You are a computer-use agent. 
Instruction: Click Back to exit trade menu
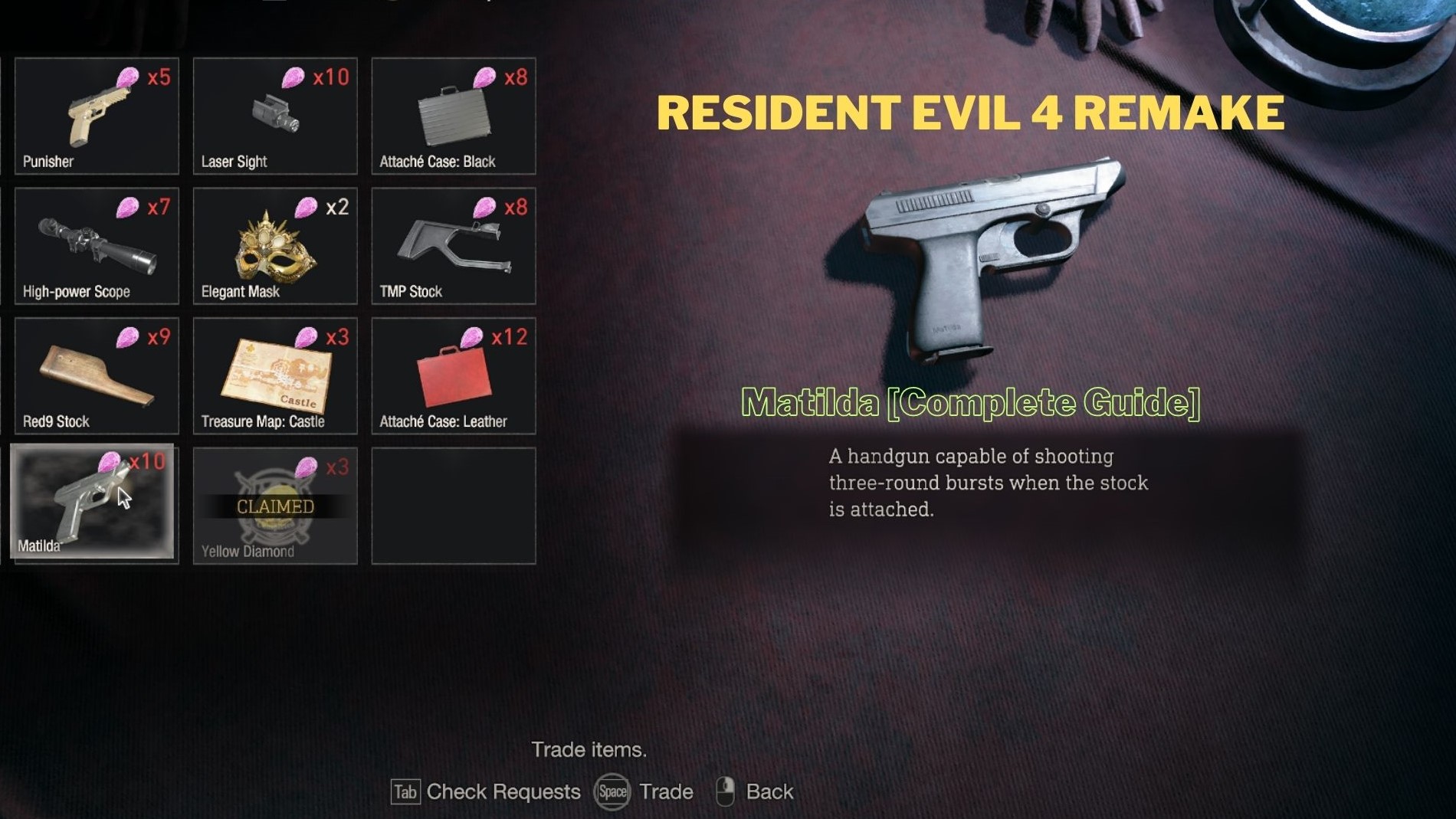[769, 791]
